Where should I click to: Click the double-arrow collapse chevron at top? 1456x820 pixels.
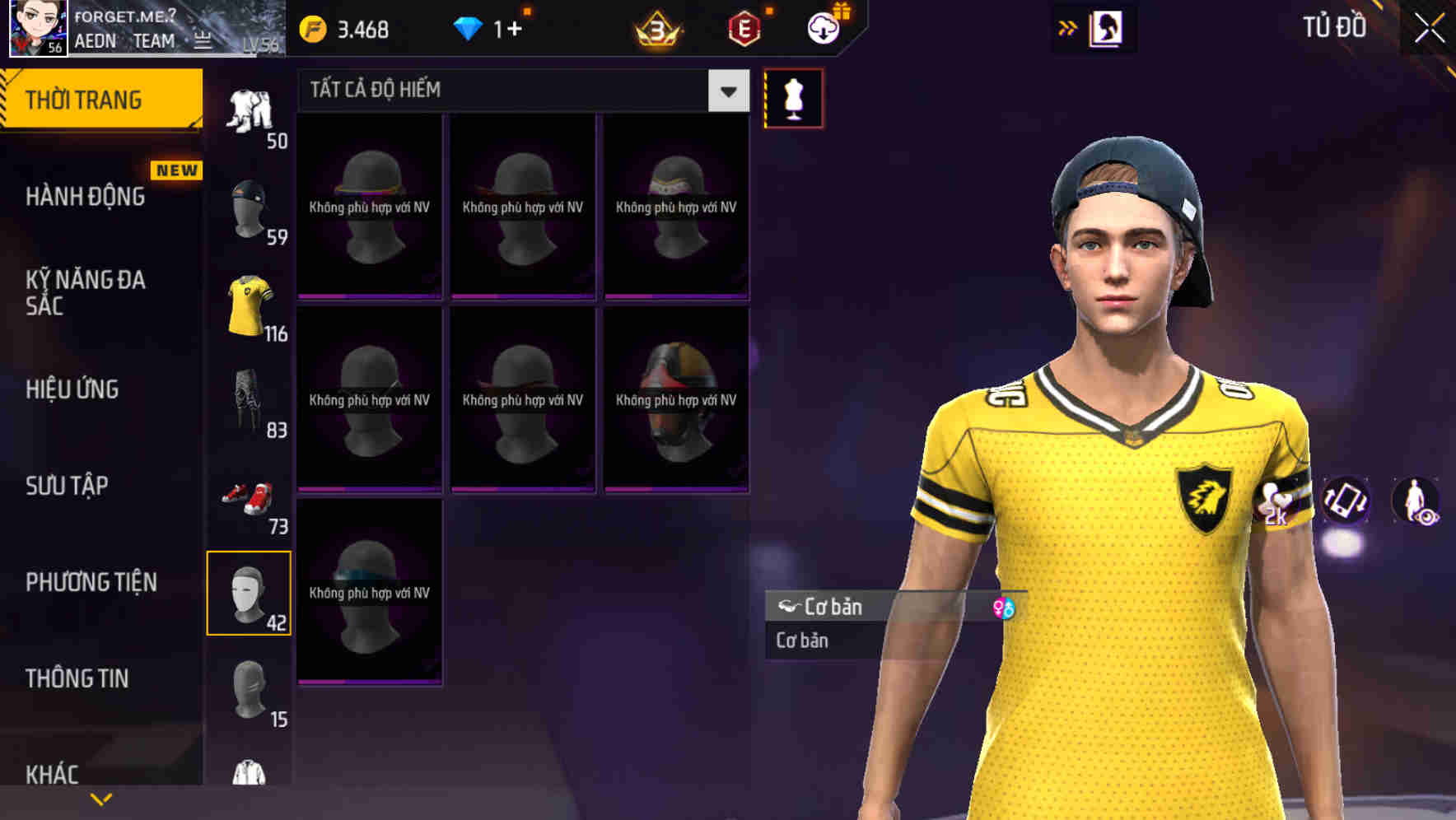(x=1068, y=27)
